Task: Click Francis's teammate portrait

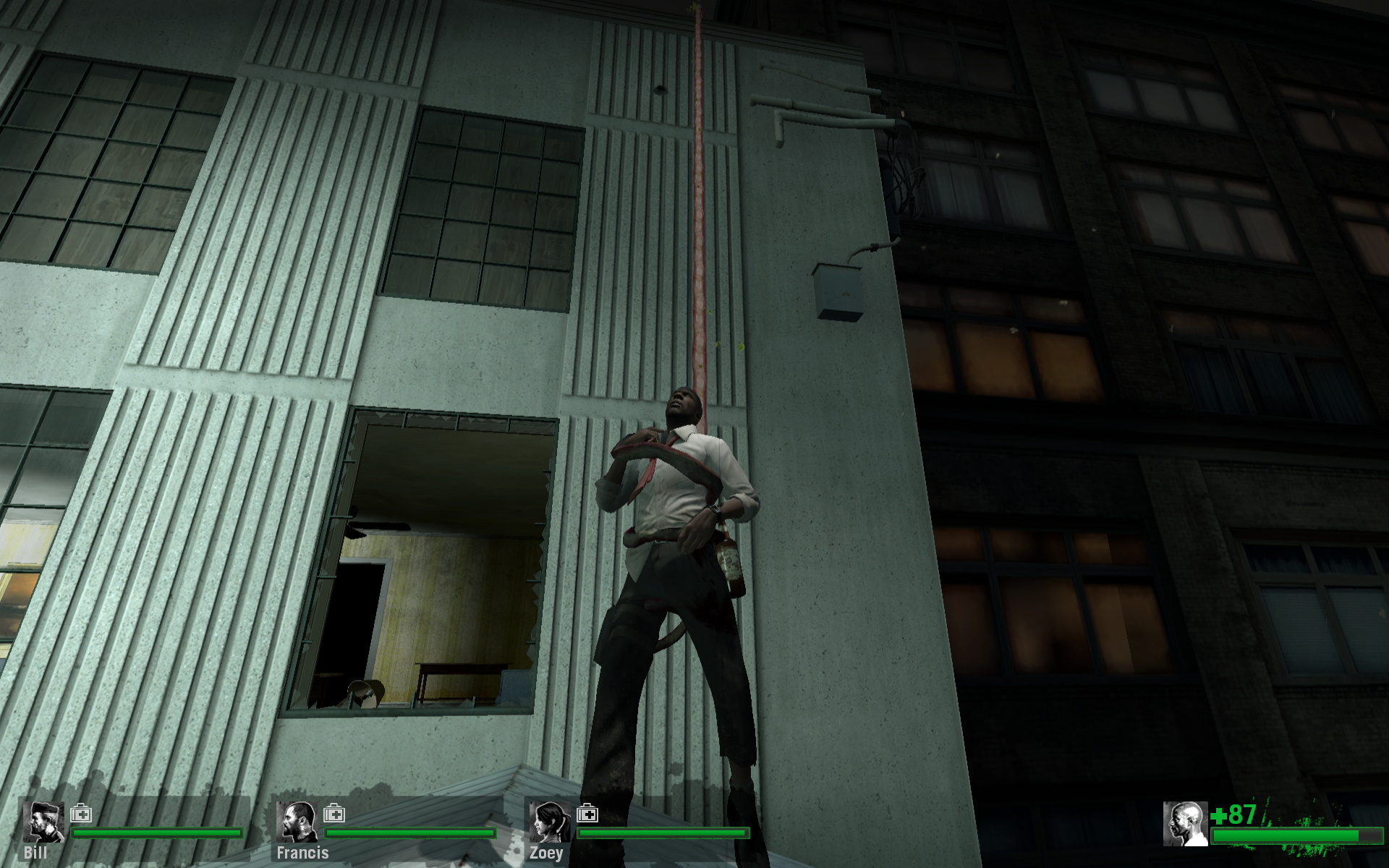Action: pyautogui.click(x=297, y=822)
